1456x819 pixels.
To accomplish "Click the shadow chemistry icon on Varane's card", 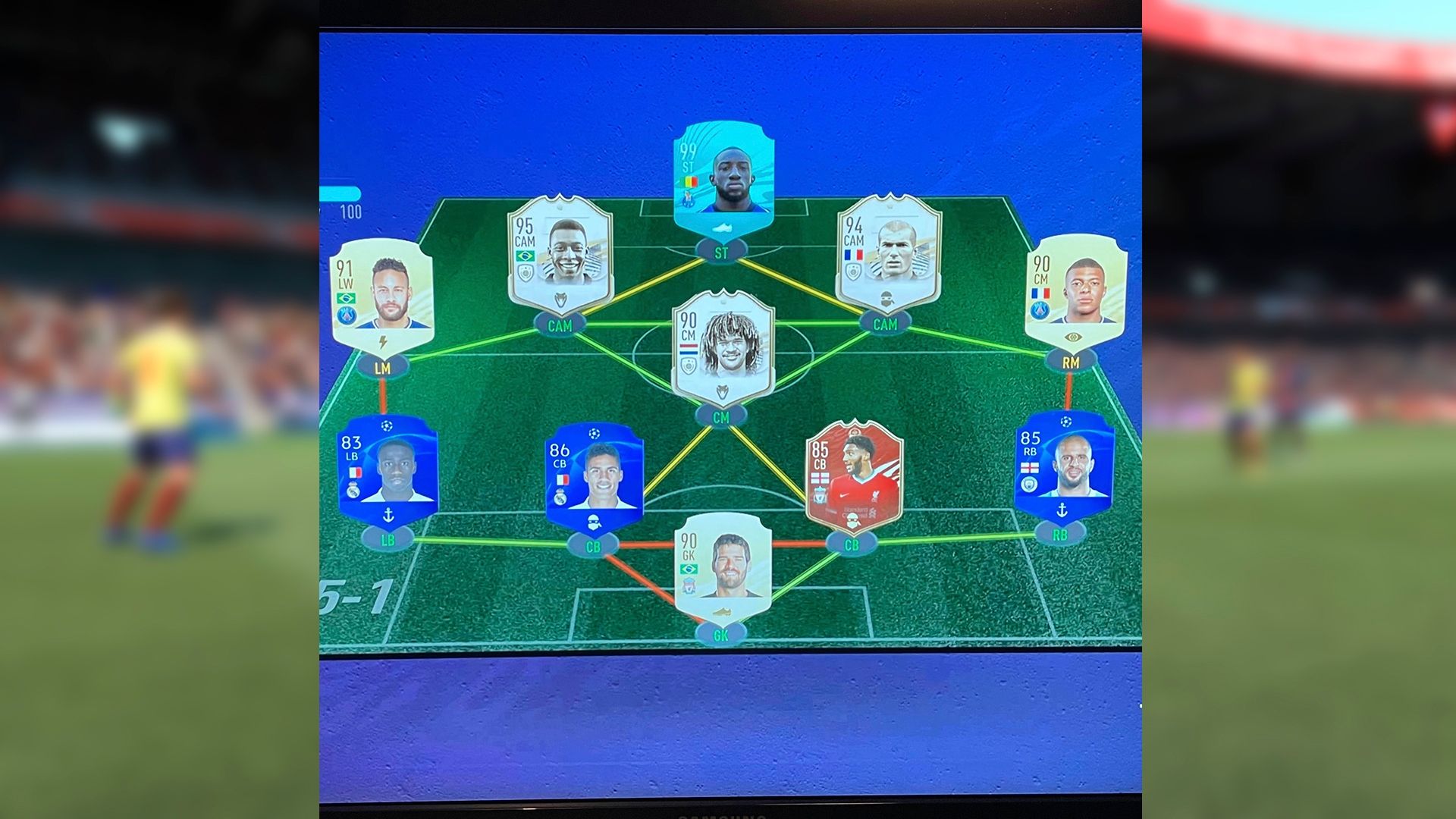I will point(595,522).
